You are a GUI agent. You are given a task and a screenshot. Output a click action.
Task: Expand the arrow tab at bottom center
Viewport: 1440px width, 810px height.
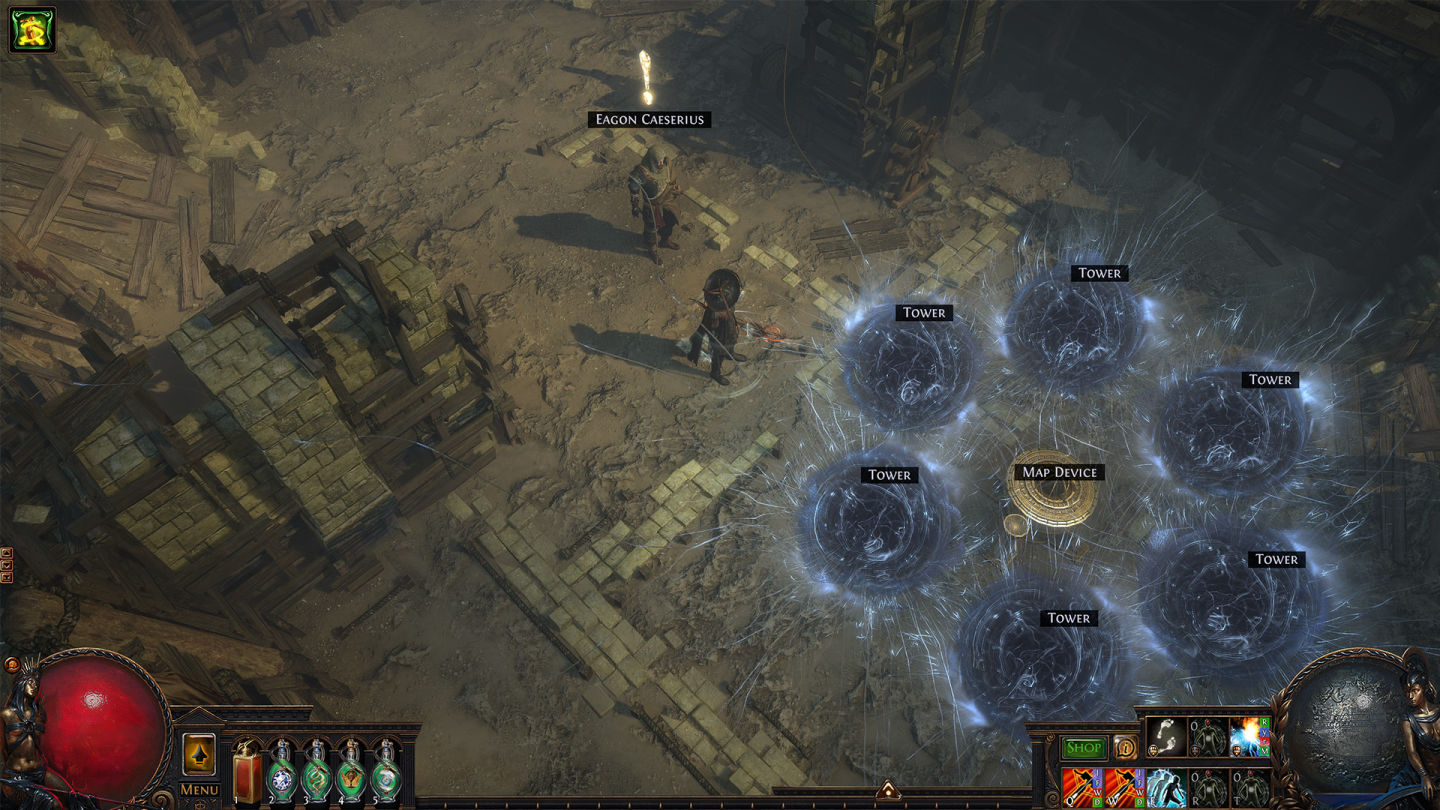pyautogui.click(x=888, y=792)
